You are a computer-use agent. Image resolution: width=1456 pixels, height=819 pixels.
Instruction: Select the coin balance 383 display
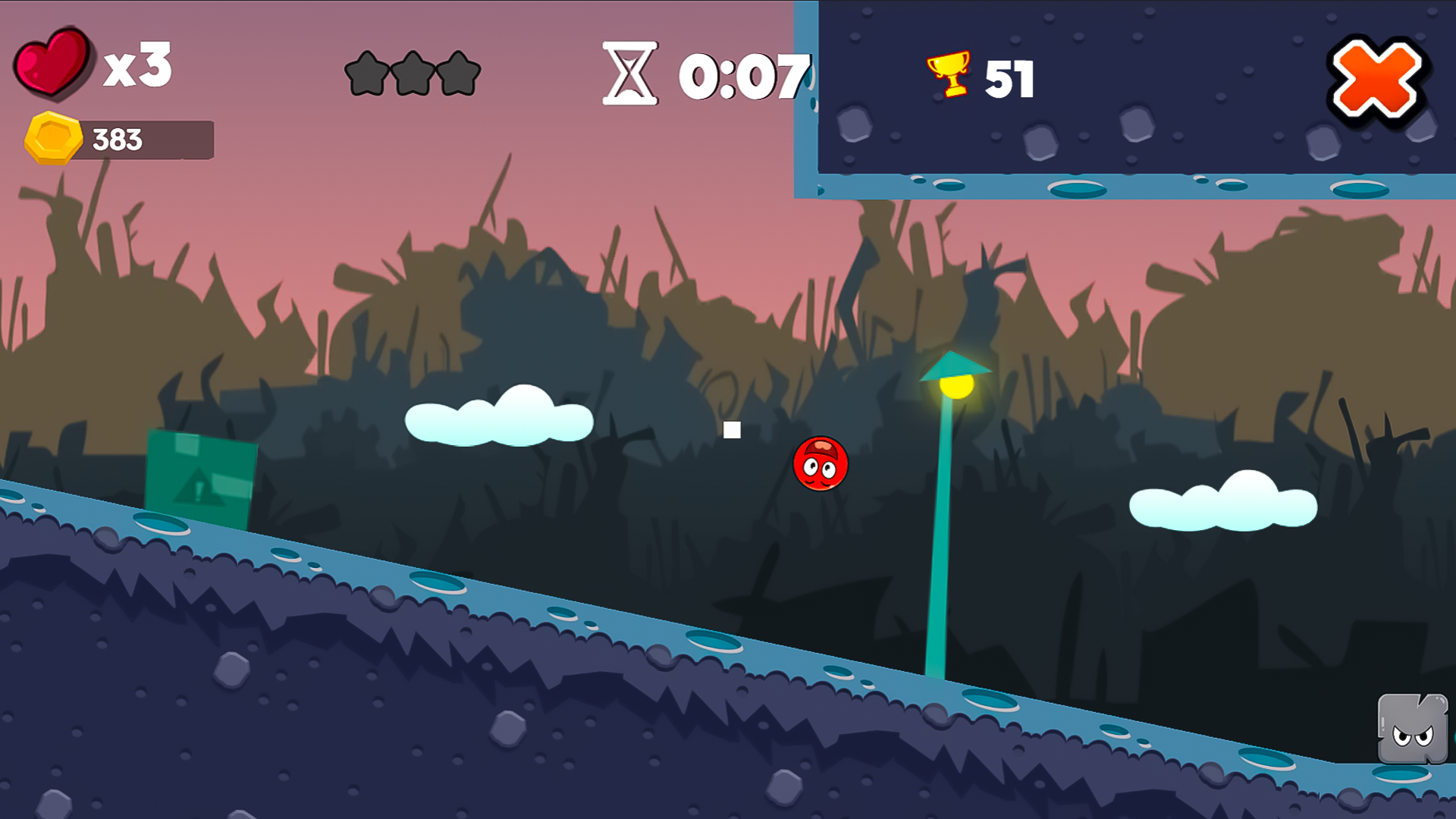(118, 139)
